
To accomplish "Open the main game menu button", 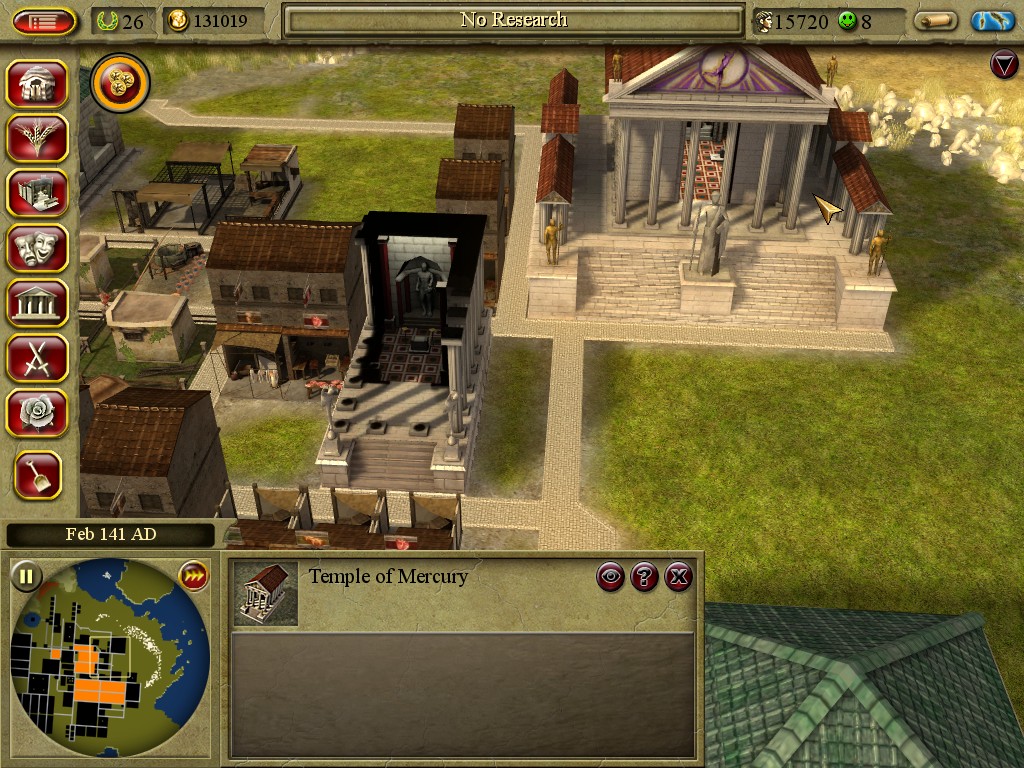I will [x=44, y=21].
